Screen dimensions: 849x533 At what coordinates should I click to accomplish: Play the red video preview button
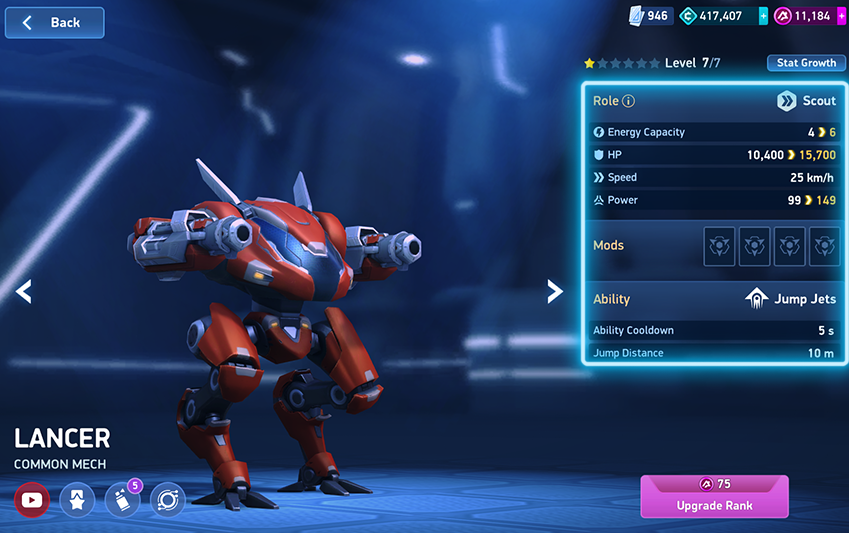[31, 499]
